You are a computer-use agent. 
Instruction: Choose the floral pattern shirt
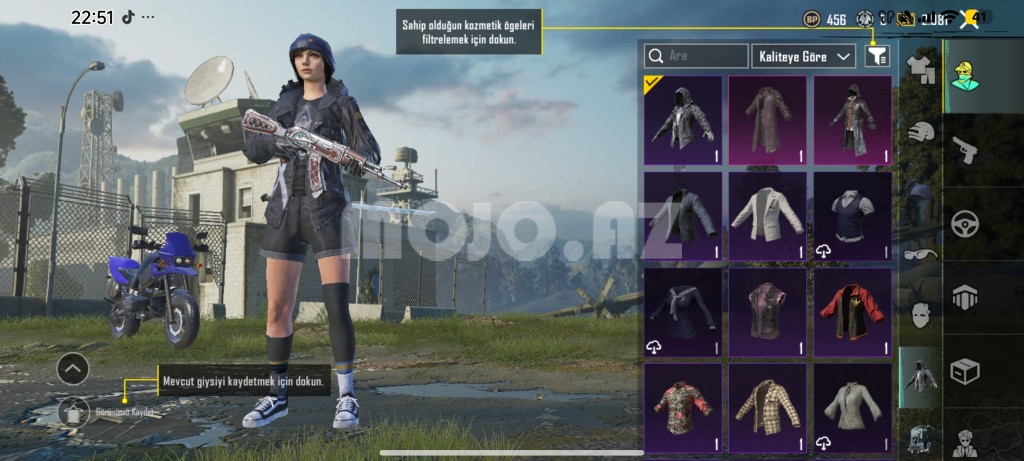683,405
